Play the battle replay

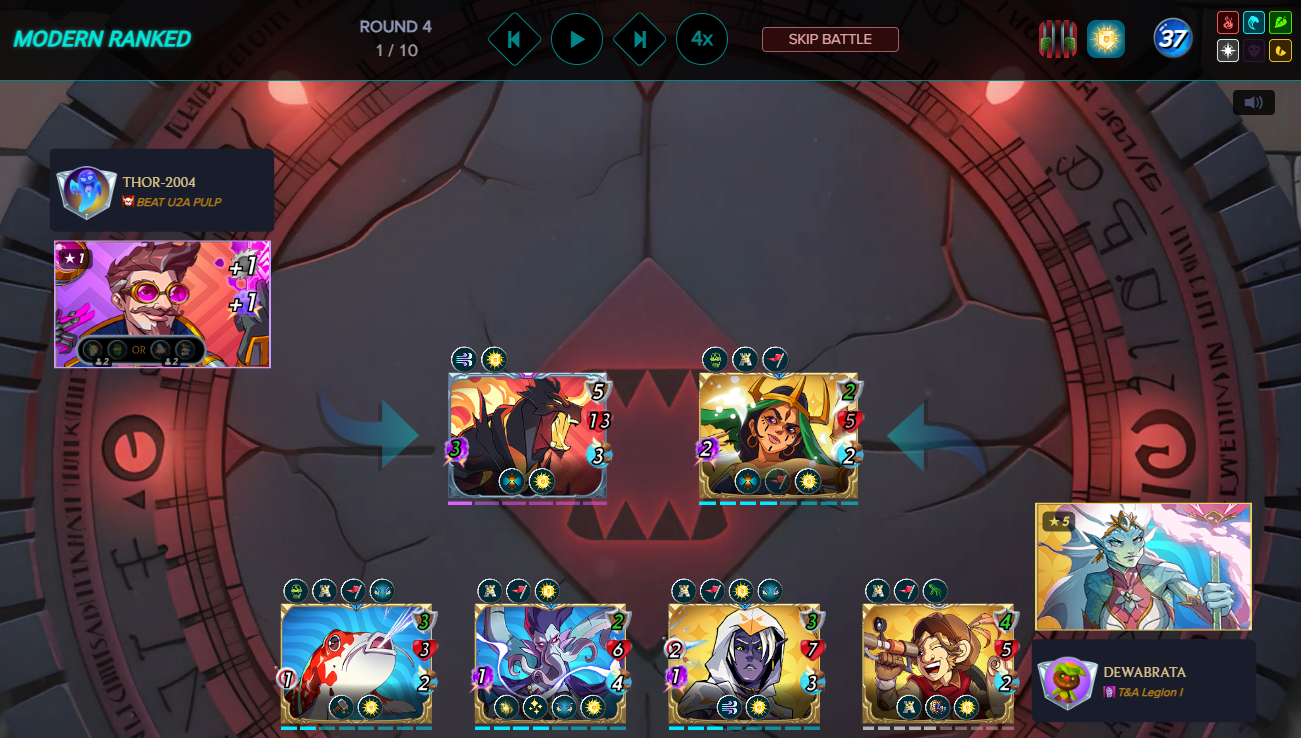click(577, 39)
